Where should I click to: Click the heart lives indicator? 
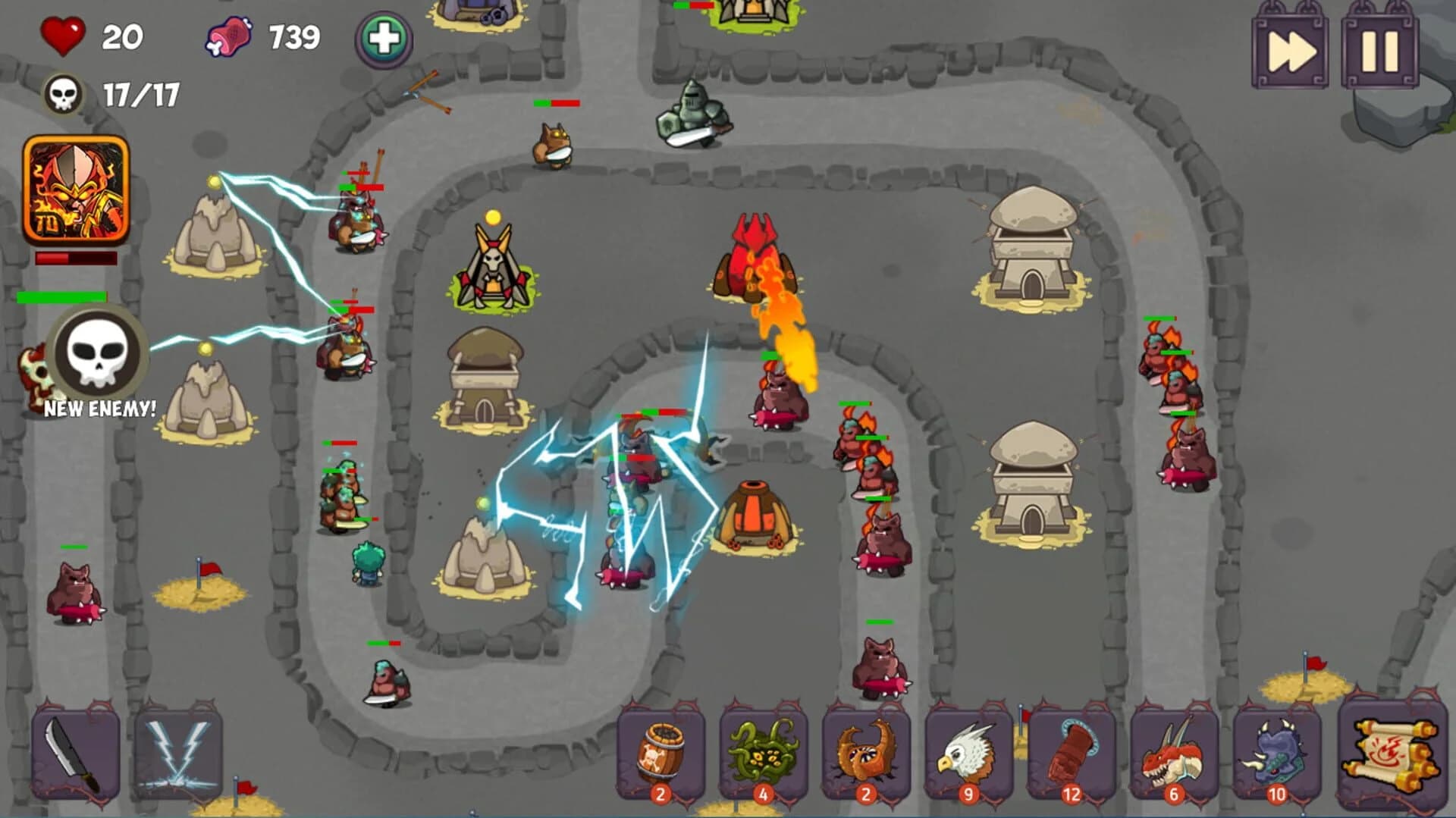pos(64,36)
